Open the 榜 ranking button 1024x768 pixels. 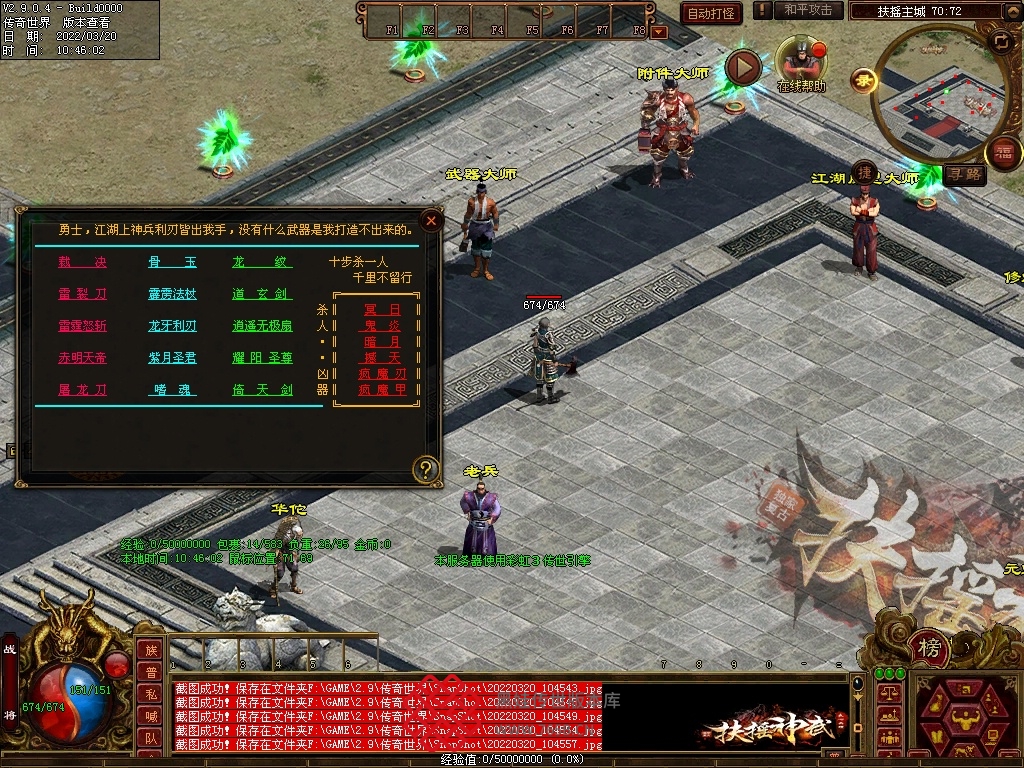(929, 648)
